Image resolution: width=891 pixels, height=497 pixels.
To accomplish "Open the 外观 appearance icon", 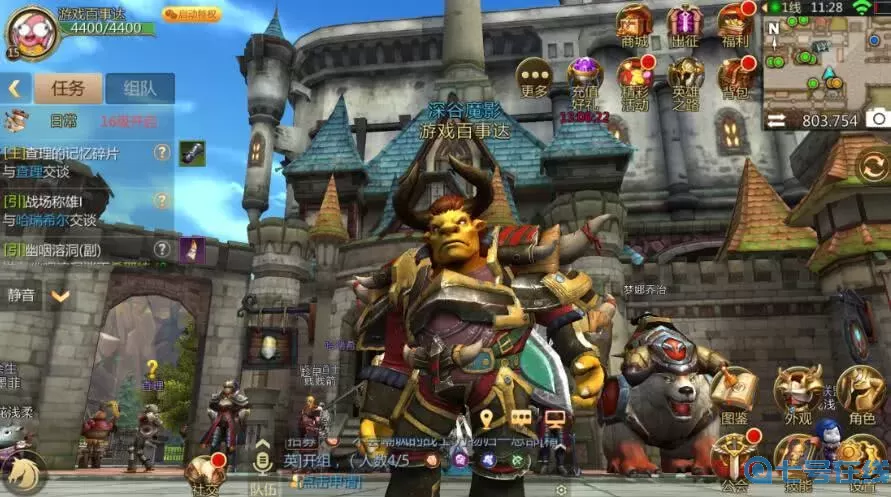I will [x=798, y=392].
